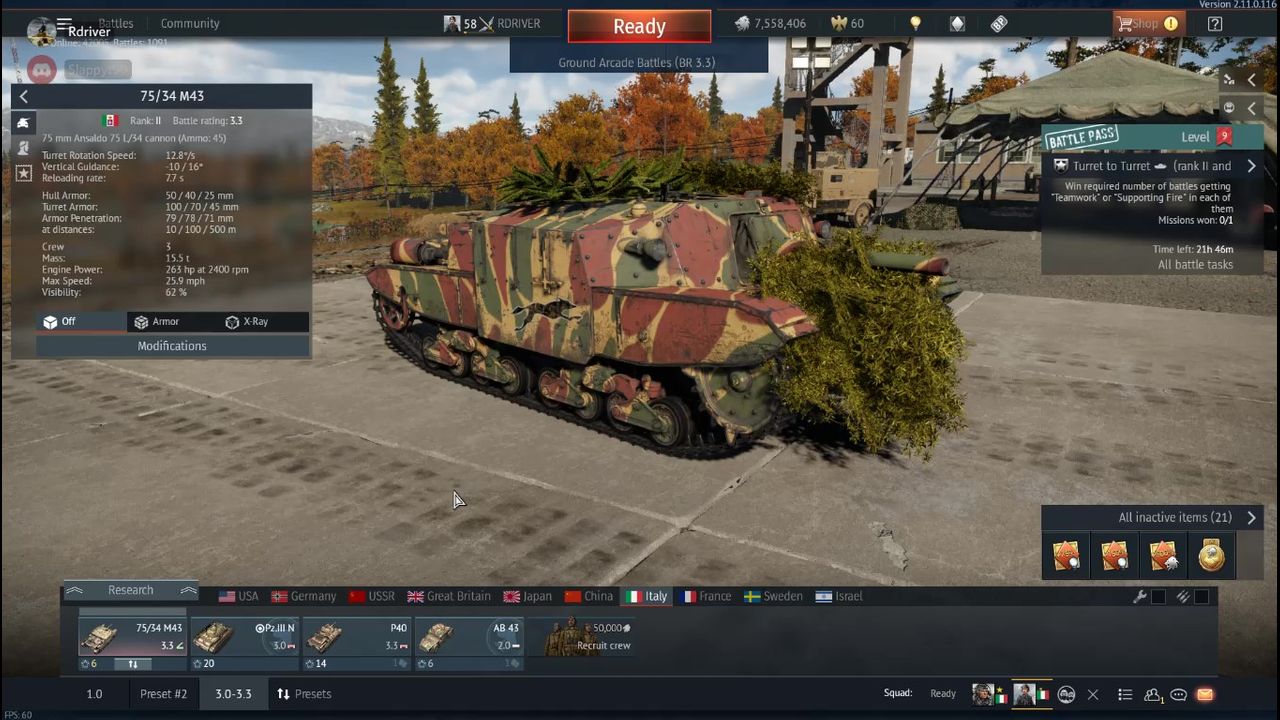The image size is (1280, 720).
Task: Select Ground Arcade Battles game mode
Action: coord(637,62)
